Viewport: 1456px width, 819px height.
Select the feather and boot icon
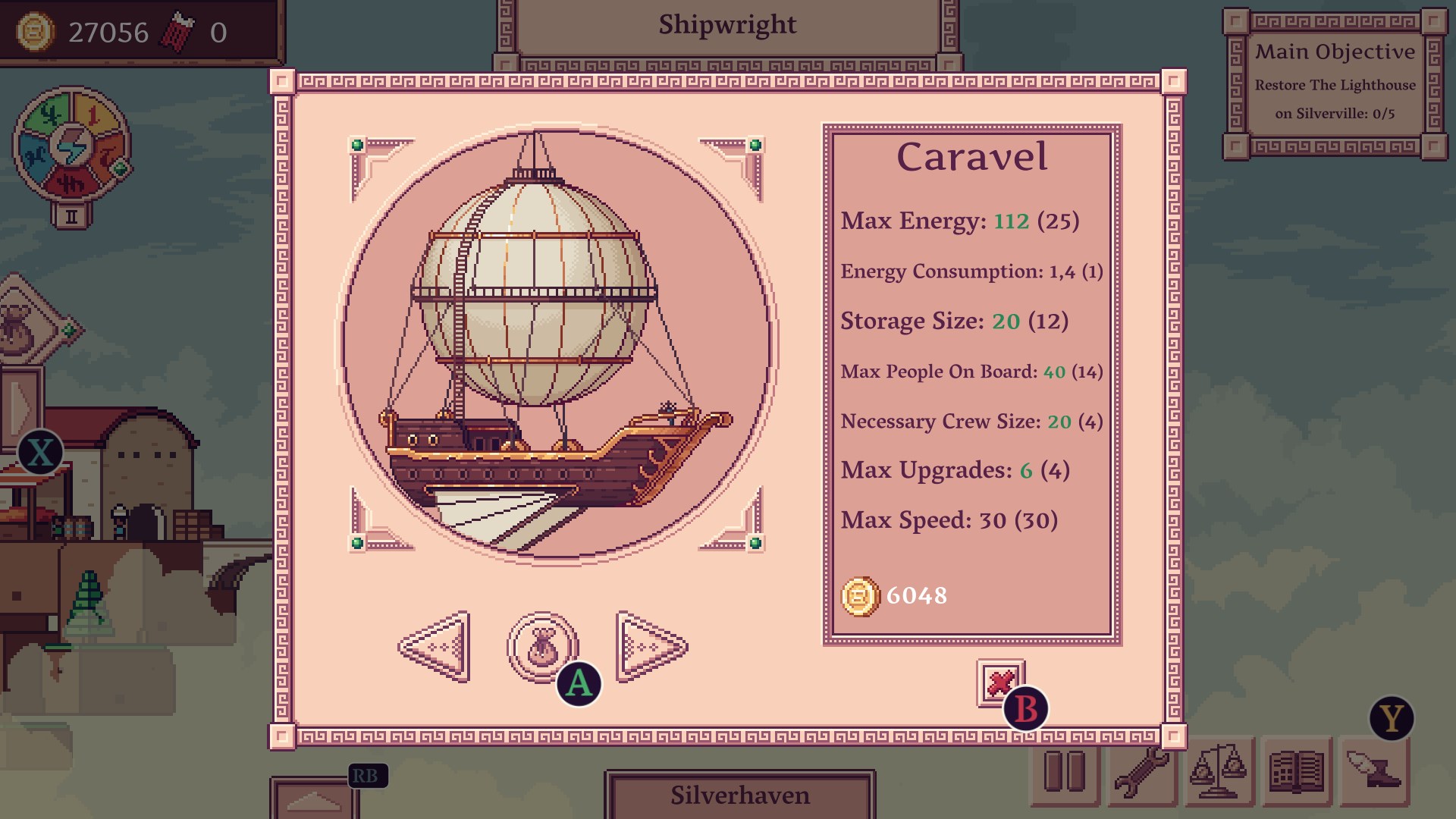point(1373,772)
